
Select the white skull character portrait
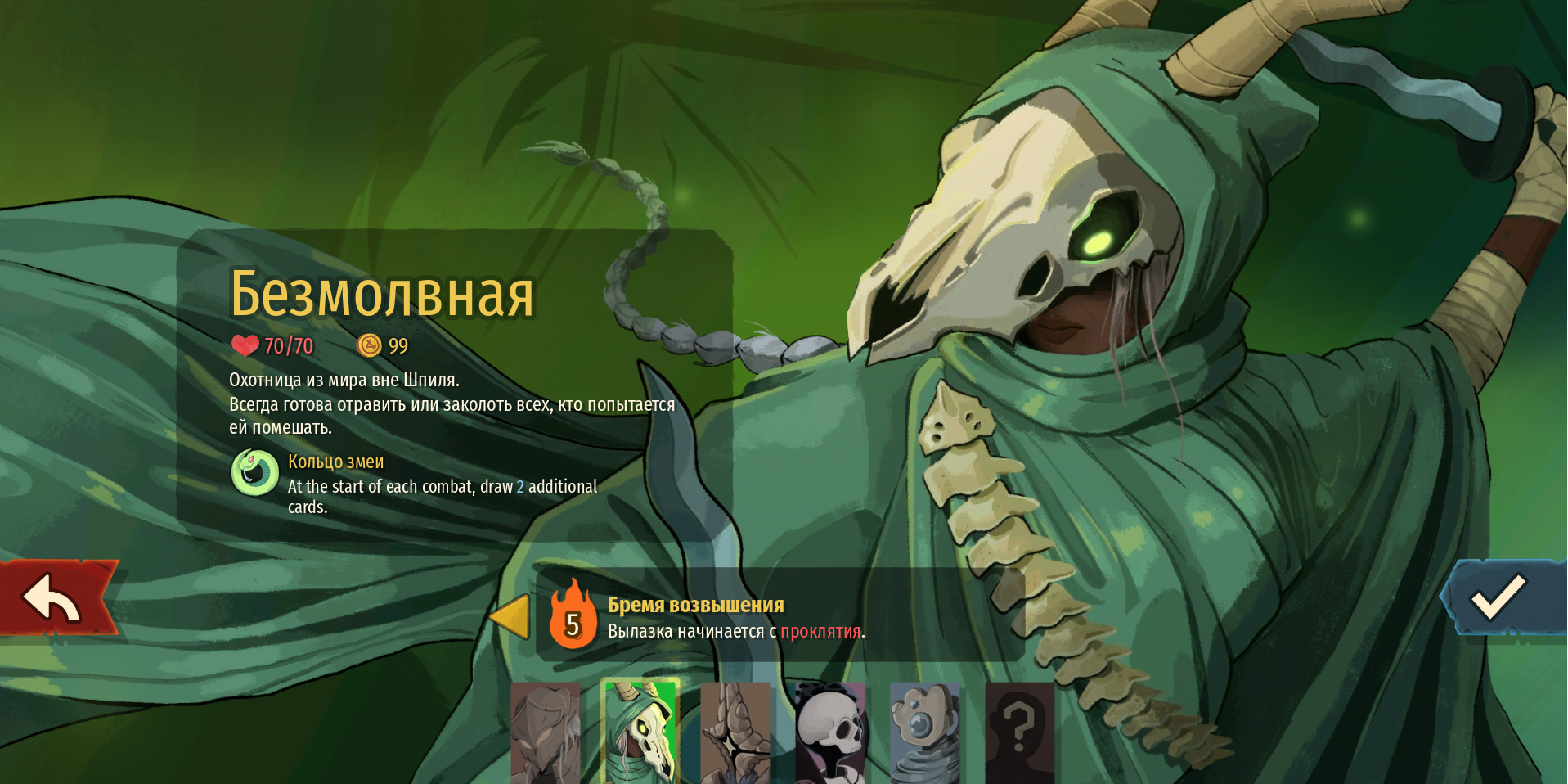[x=829, y=732]
